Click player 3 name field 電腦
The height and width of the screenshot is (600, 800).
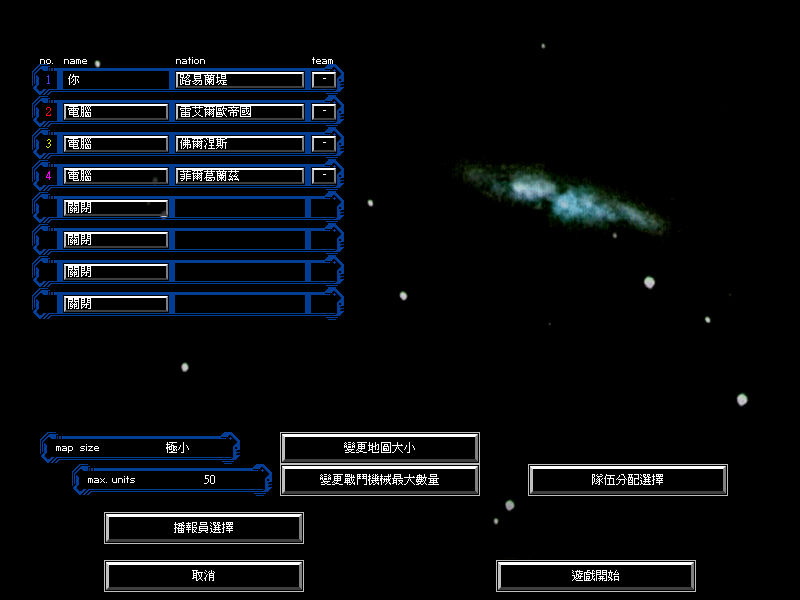[116, 144]
